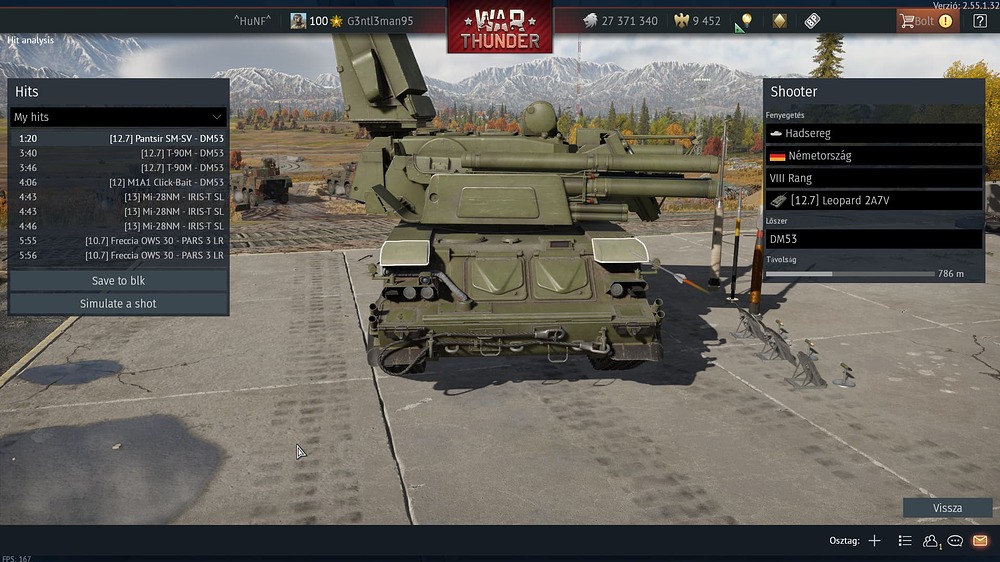
Task: Click the War Thunder logo
Action: pyautogui.click(x=500, y=28)
